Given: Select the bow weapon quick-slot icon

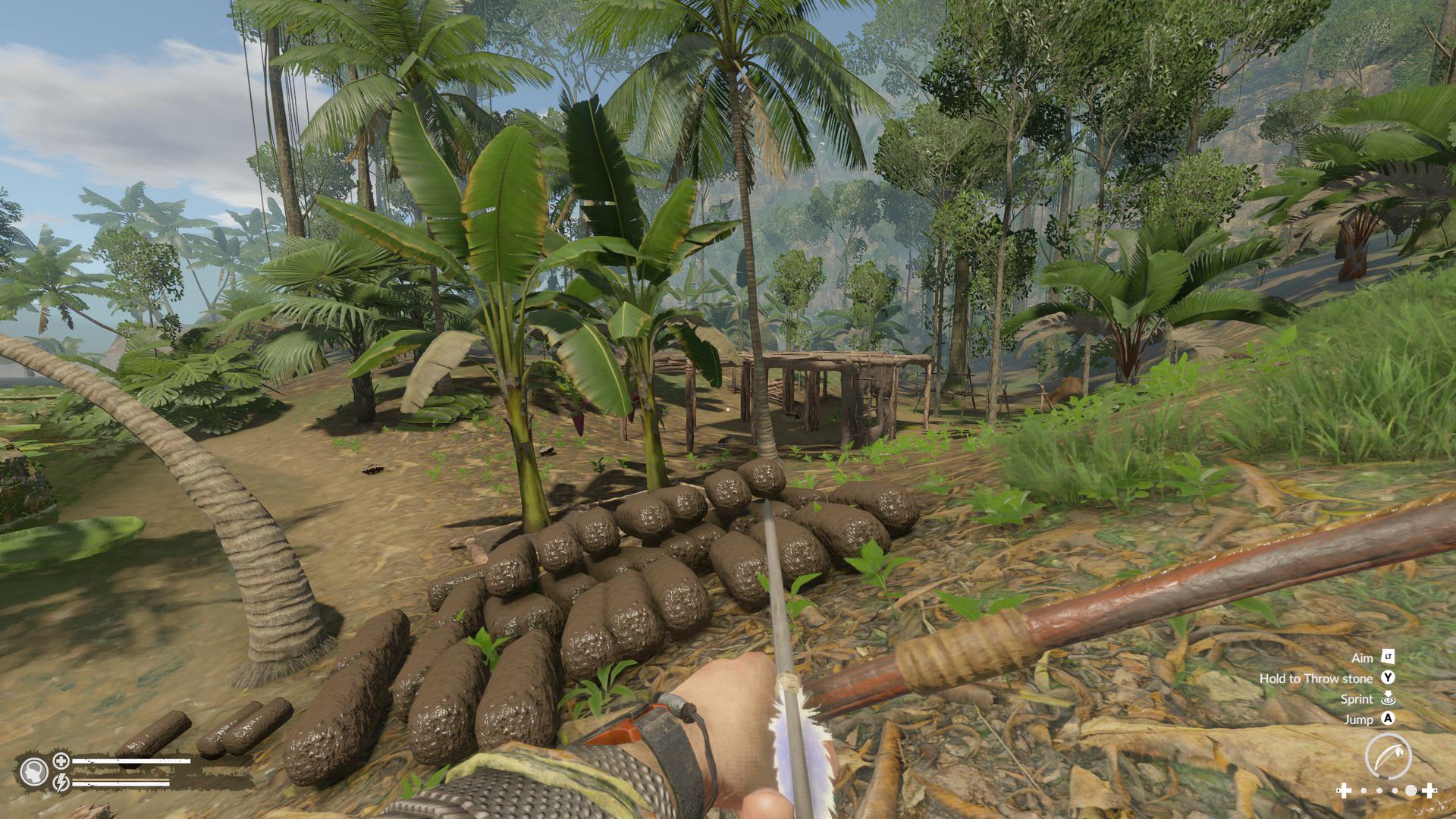Looking at the screenshot, I should pyautogui.click(x=1388, y=756).
